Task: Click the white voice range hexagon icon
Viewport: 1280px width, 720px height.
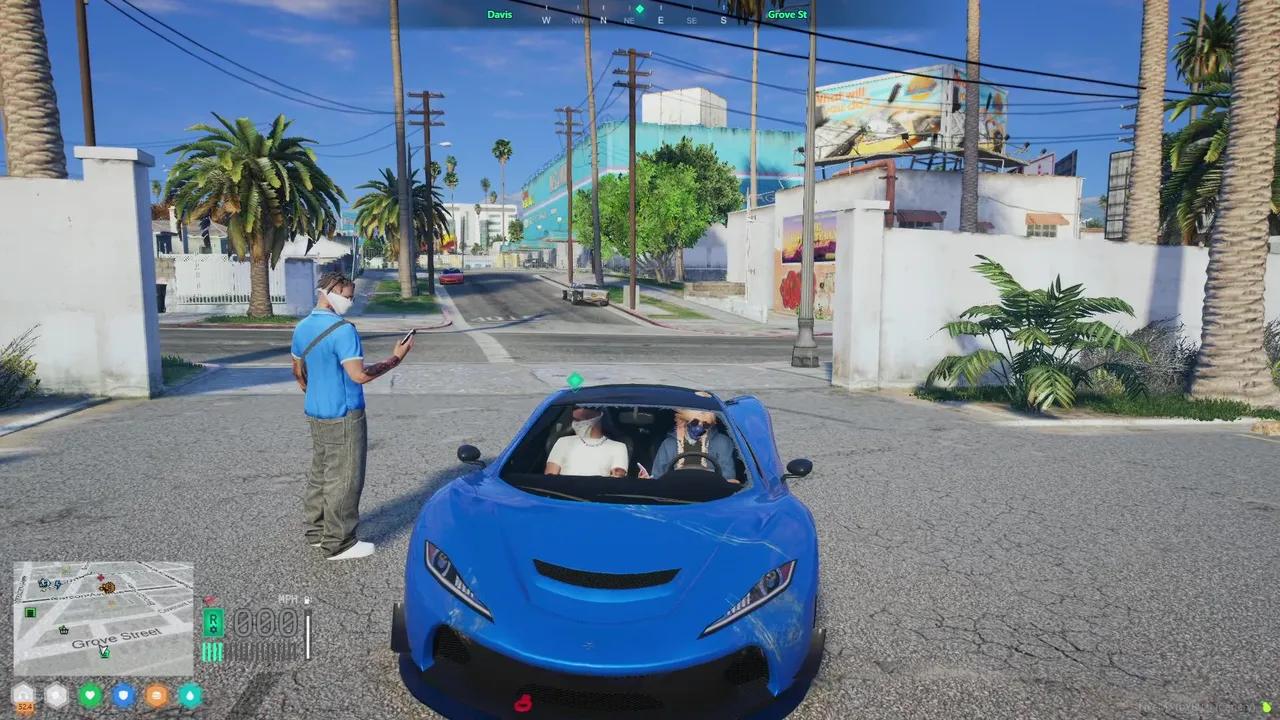Action: click(56, 695)
